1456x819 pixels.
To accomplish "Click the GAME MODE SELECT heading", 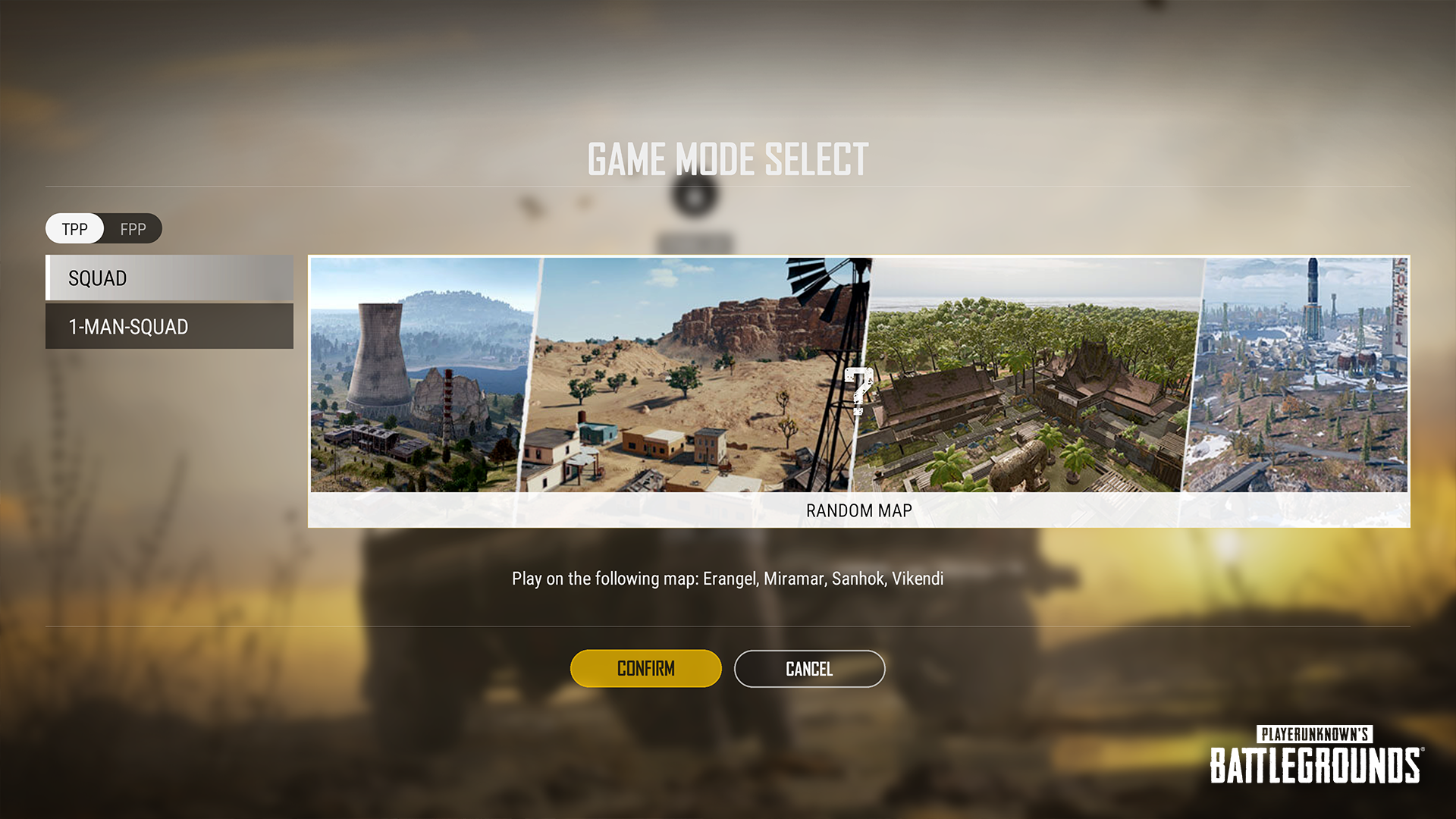I will (727, 159).
